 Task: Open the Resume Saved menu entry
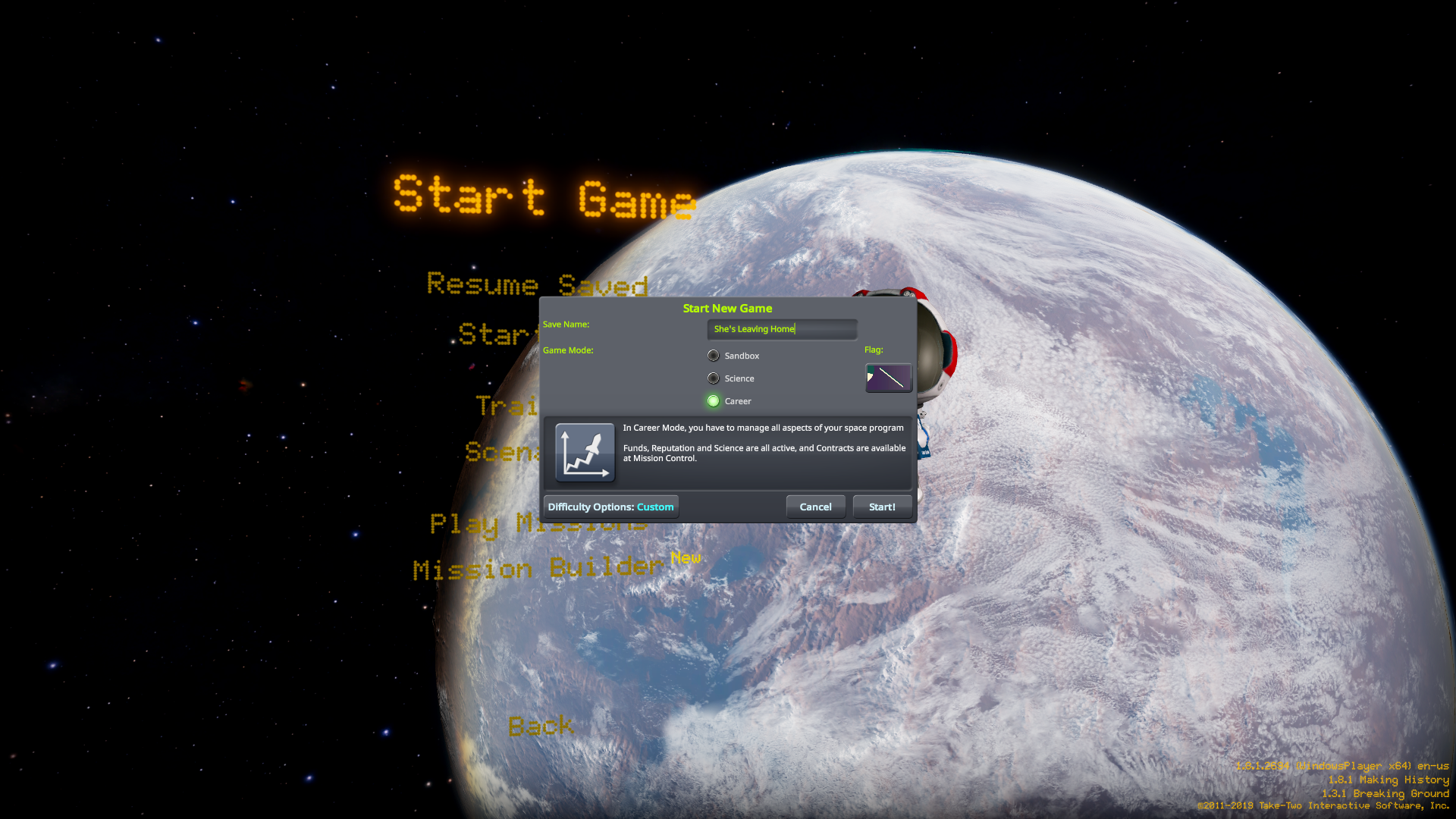coord(538,284)
